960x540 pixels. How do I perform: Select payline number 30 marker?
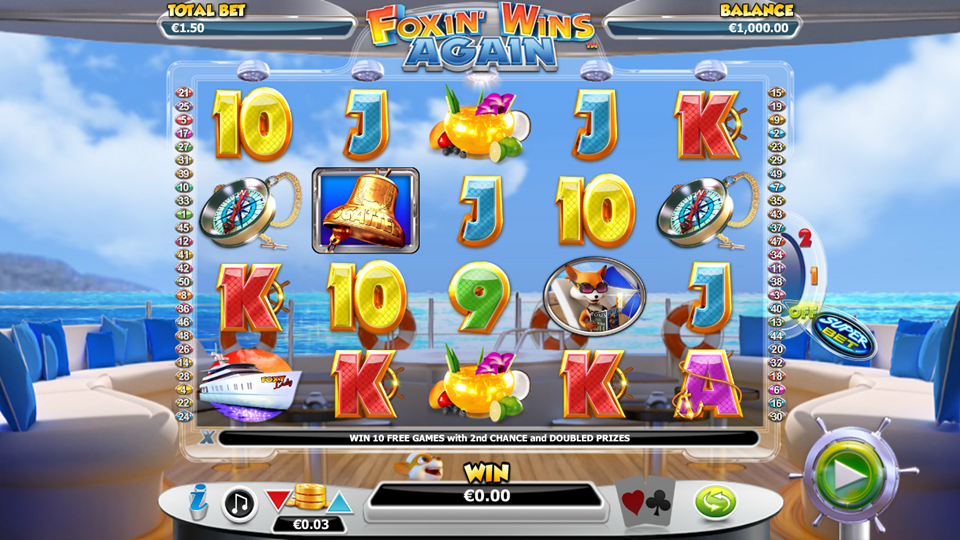pyautogui.click(x=776, y=416)
